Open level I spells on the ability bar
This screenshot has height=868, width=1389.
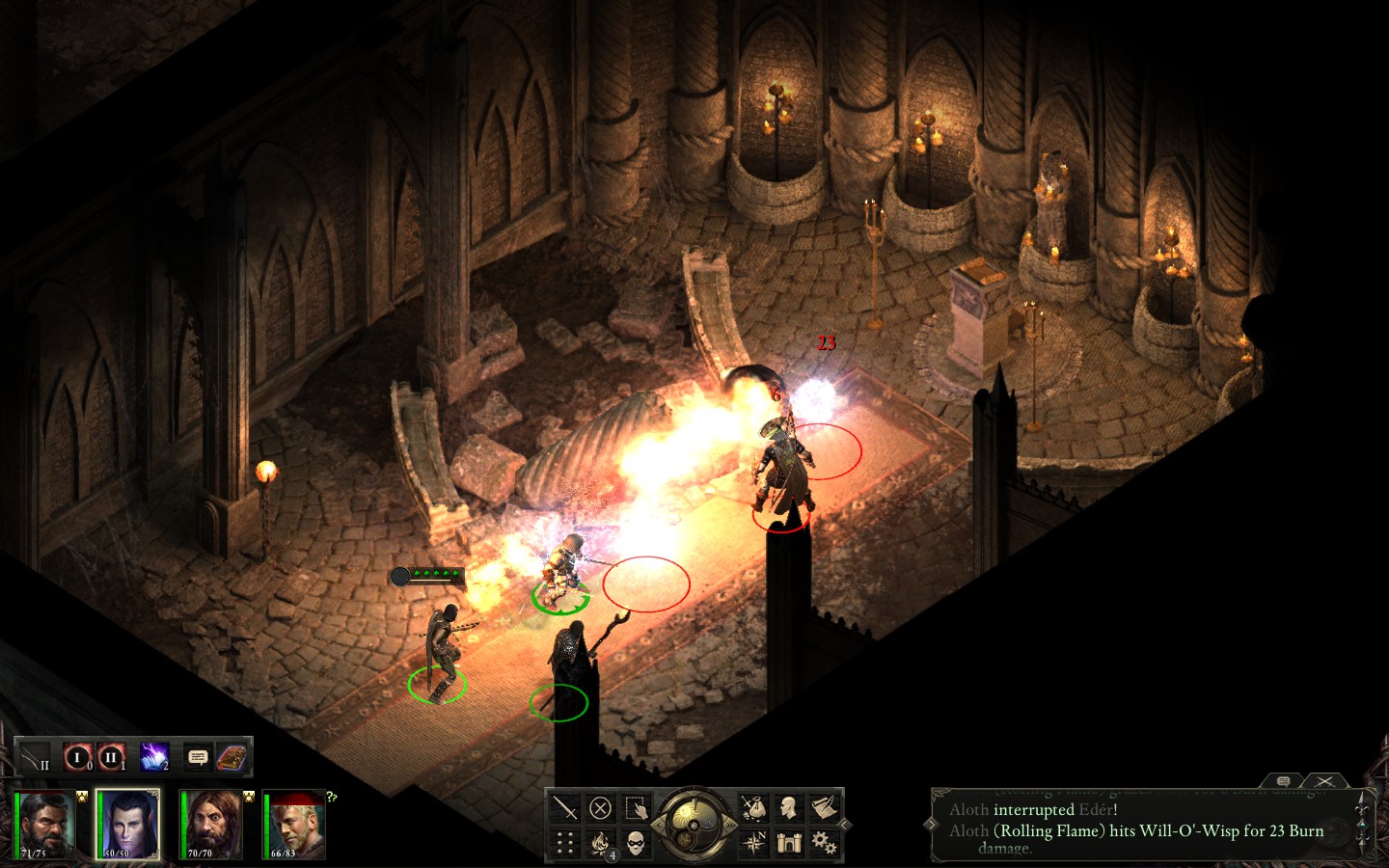pyautogui.click(x=77, y=757)
